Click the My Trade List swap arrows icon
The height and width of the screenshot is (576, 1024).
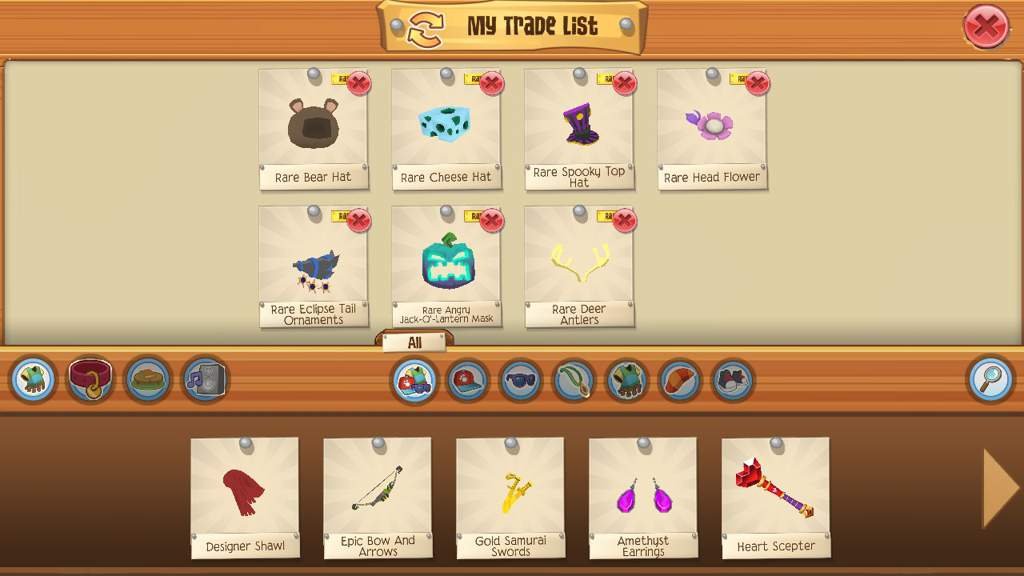click(424, 27)
